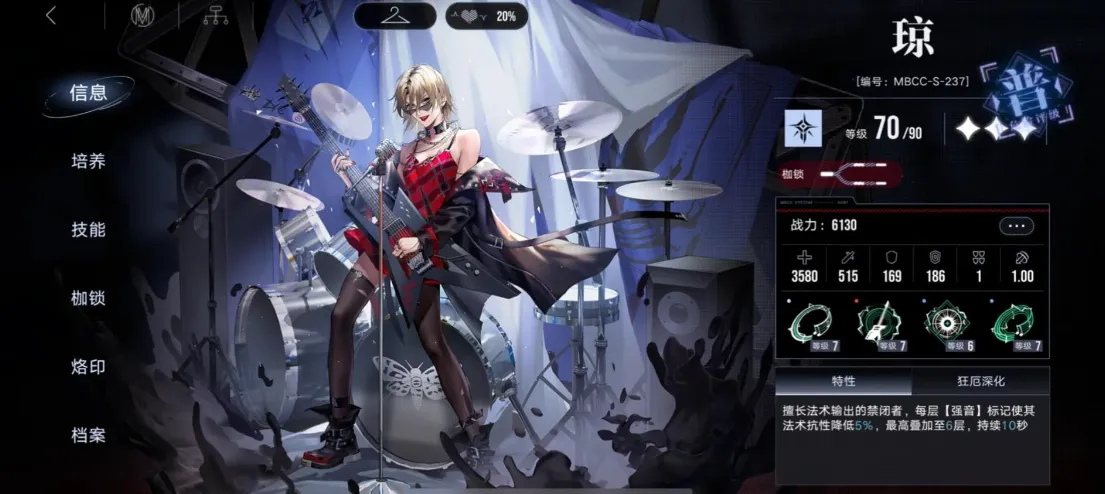This screenshot has height=494, width=1105.
Task: Click the heart 20% affinity button
Action: [486, 16]
